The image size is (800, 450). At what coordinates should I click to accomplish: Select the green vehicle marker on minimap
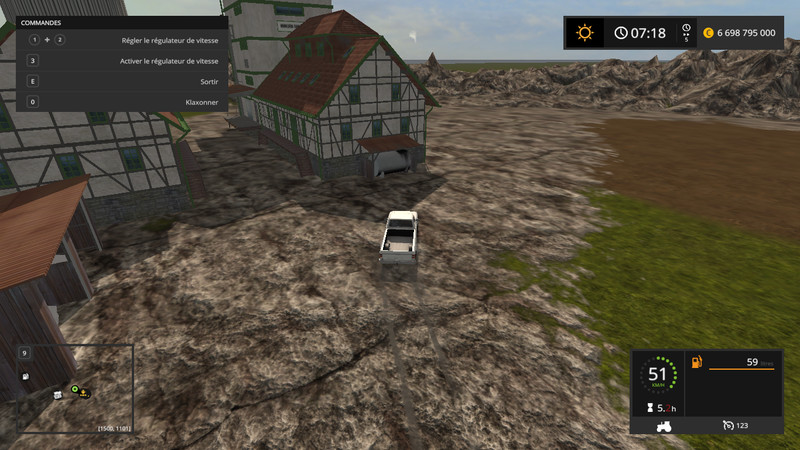(74, 389)
